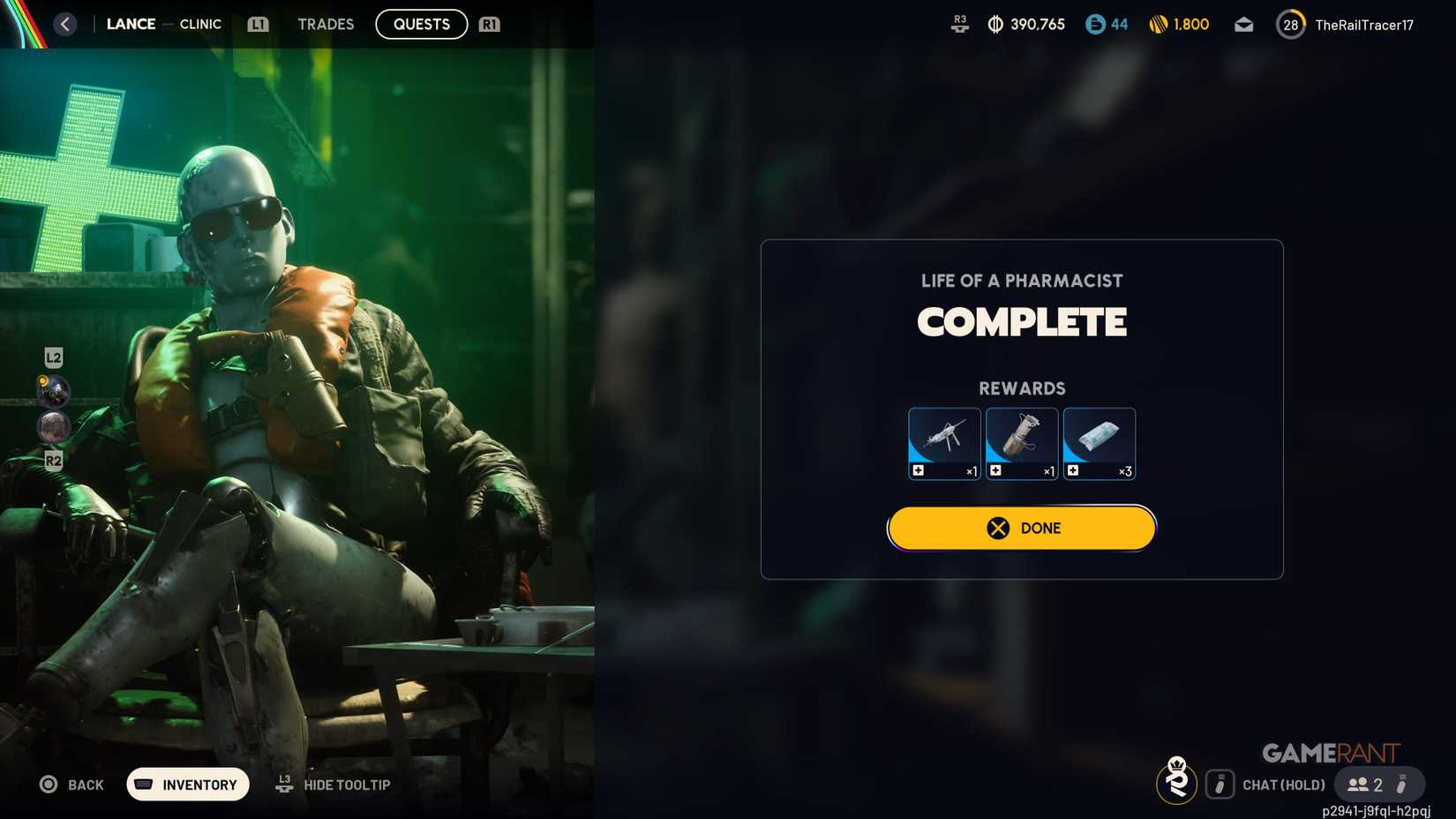
Task: Toggle the R2 weapon slot
Action: tap(55, 460)
